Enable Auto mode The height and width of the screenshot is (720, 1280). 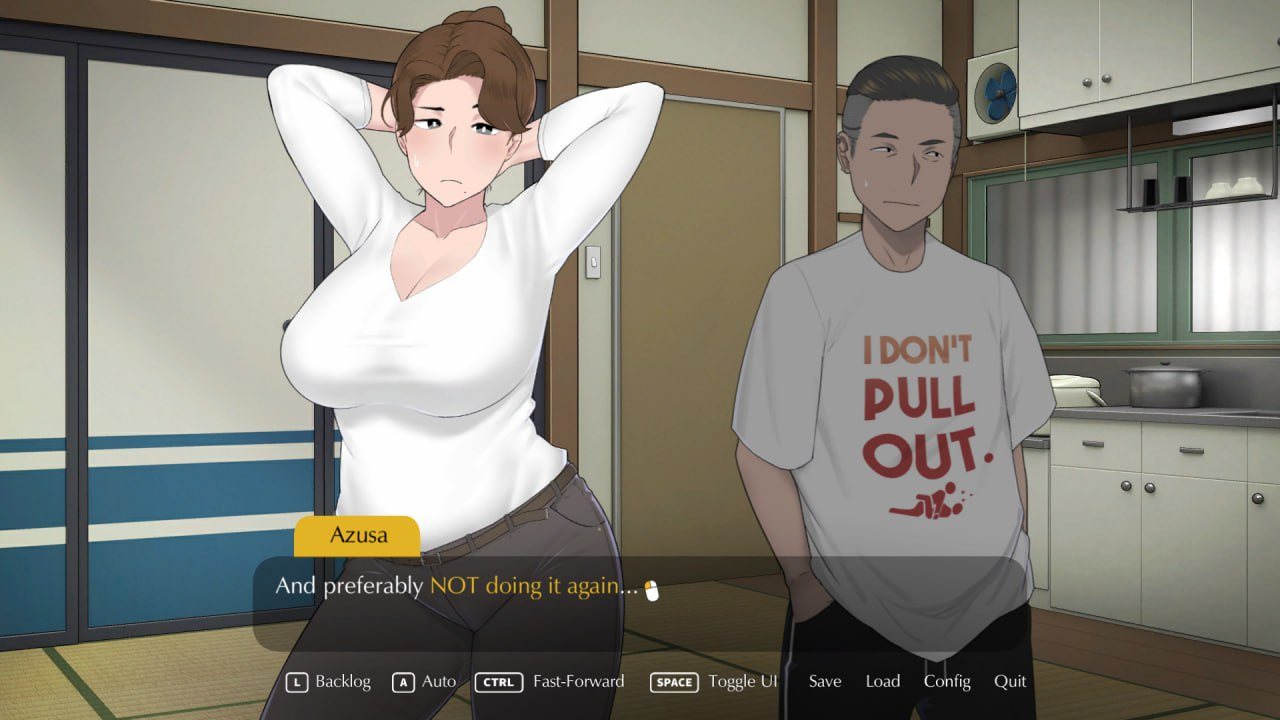[x=436, y=681]
